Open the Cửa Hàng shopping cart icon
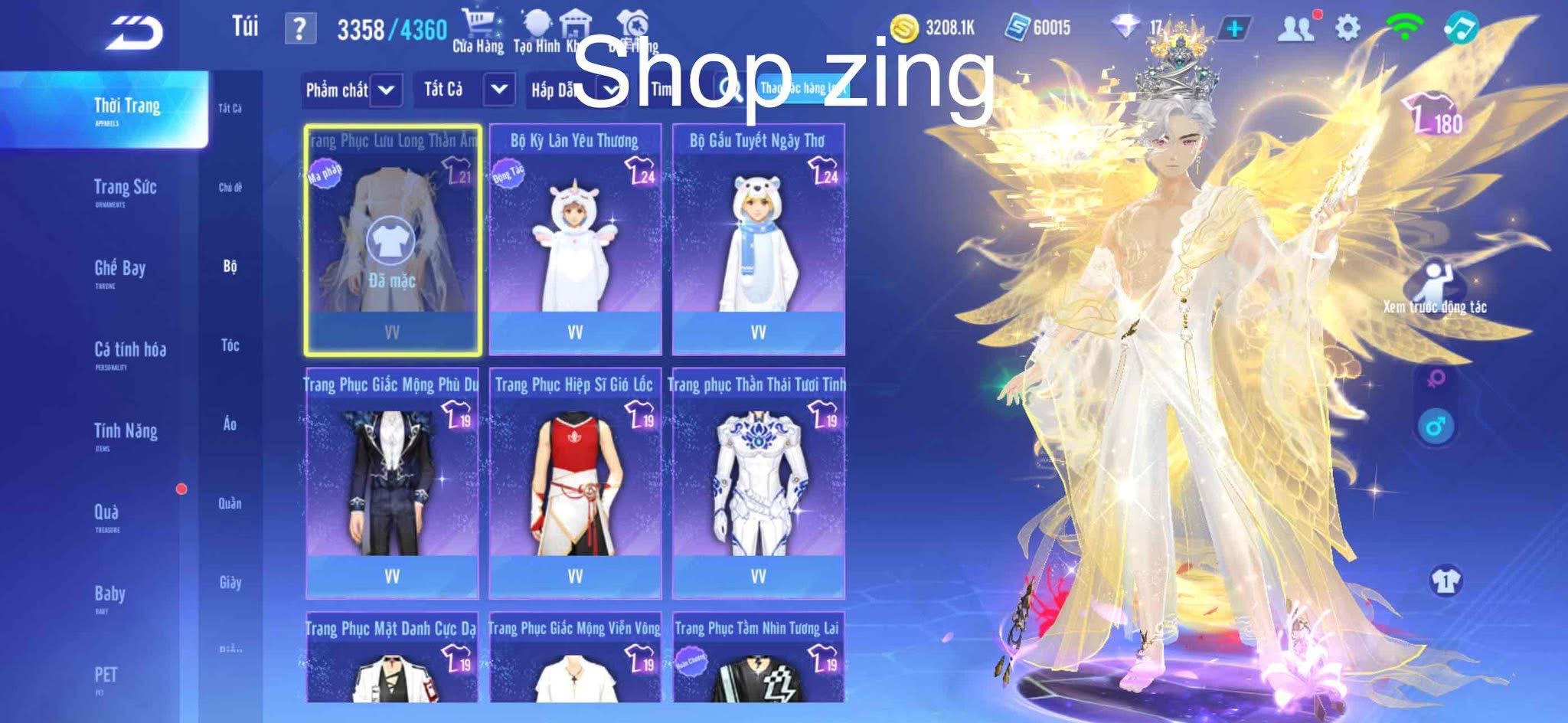The height and width of the screenshot is (723, 1568). click(477, 19)
